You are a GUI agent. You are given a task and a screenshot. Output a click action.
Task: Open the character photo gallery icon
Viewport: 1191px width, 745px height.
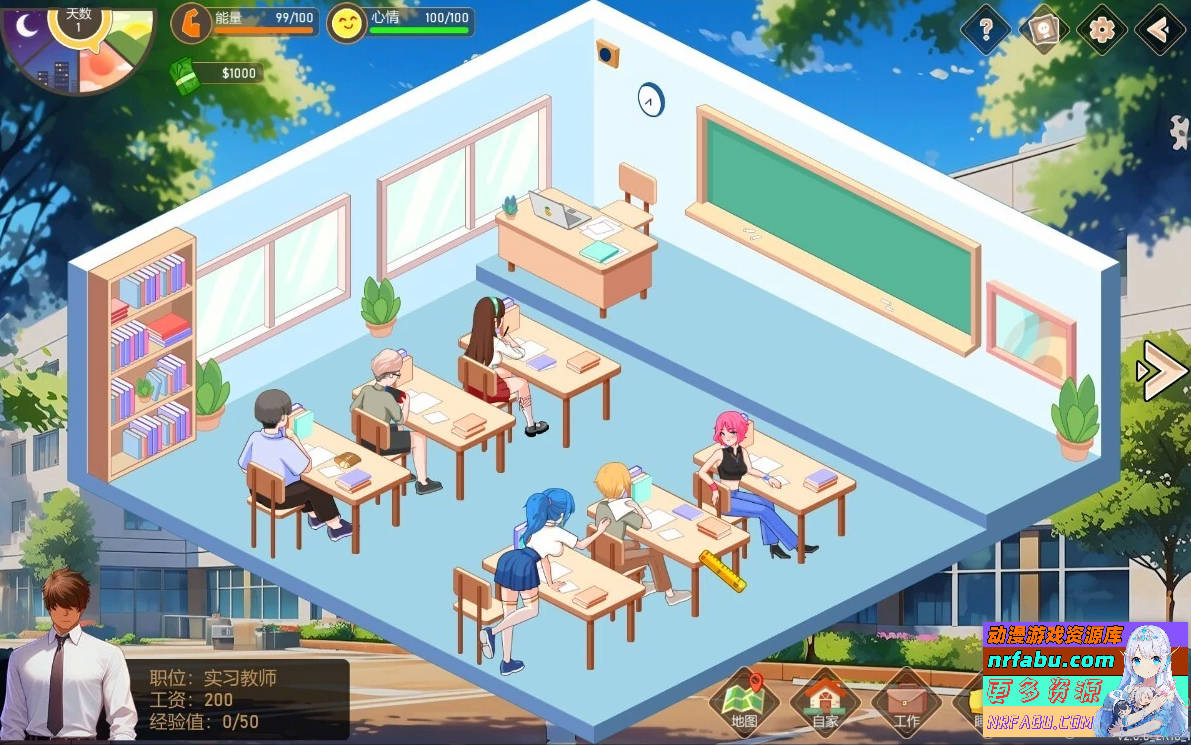tap(1044, 30)
